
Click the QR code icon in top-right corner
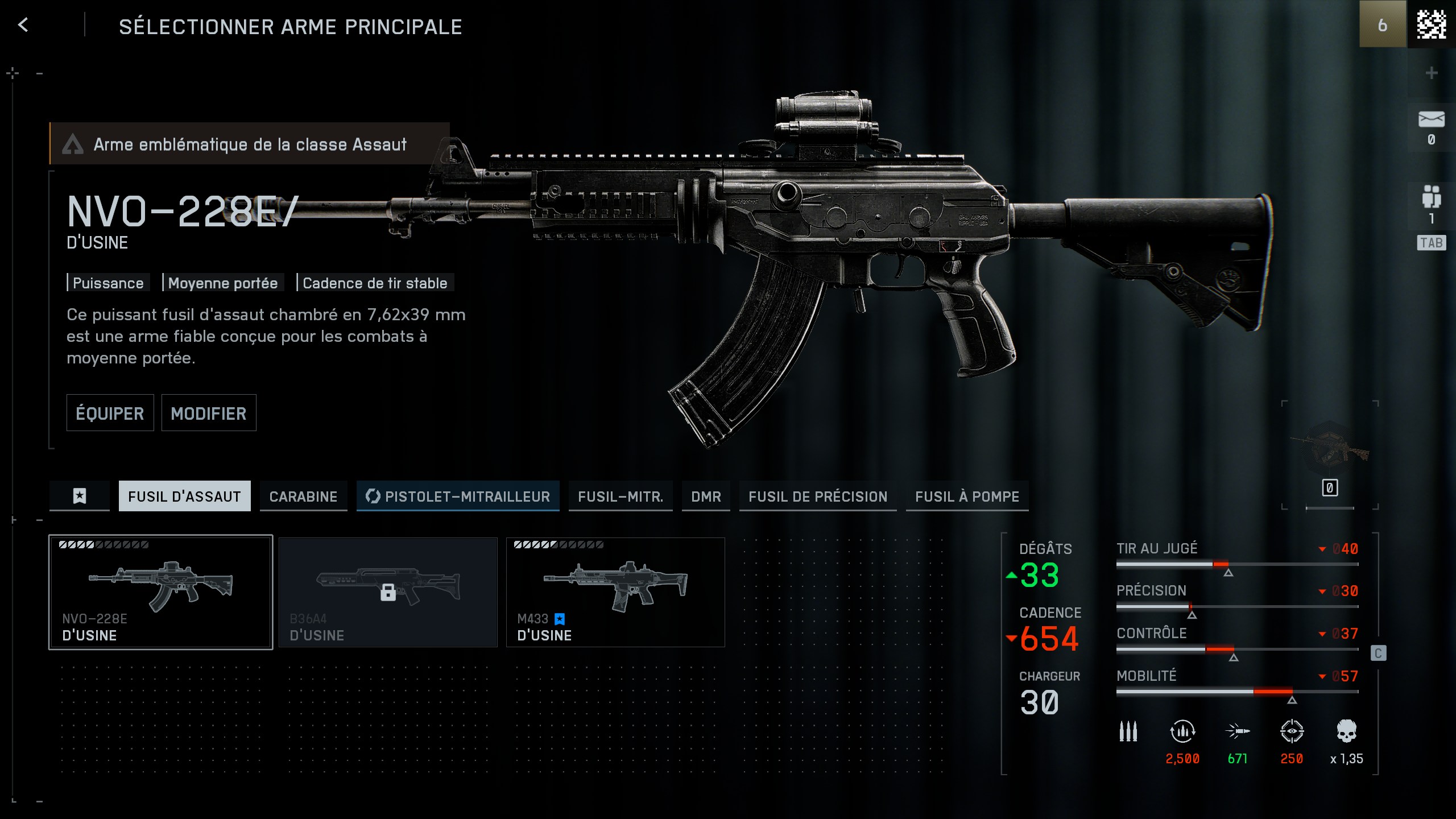[x=1431, y=25]
